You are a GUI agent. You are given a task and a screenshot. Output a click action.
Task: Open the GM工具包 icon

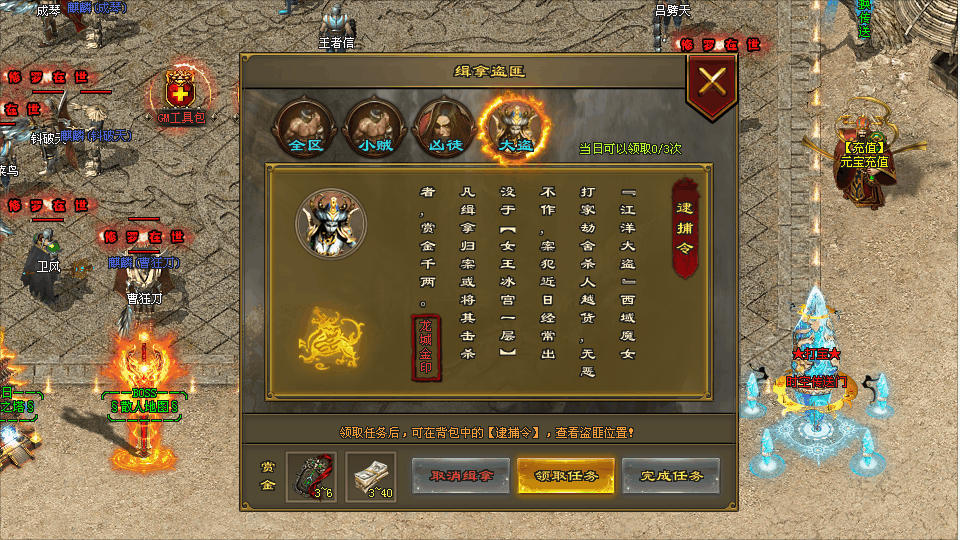pos(180,94)
